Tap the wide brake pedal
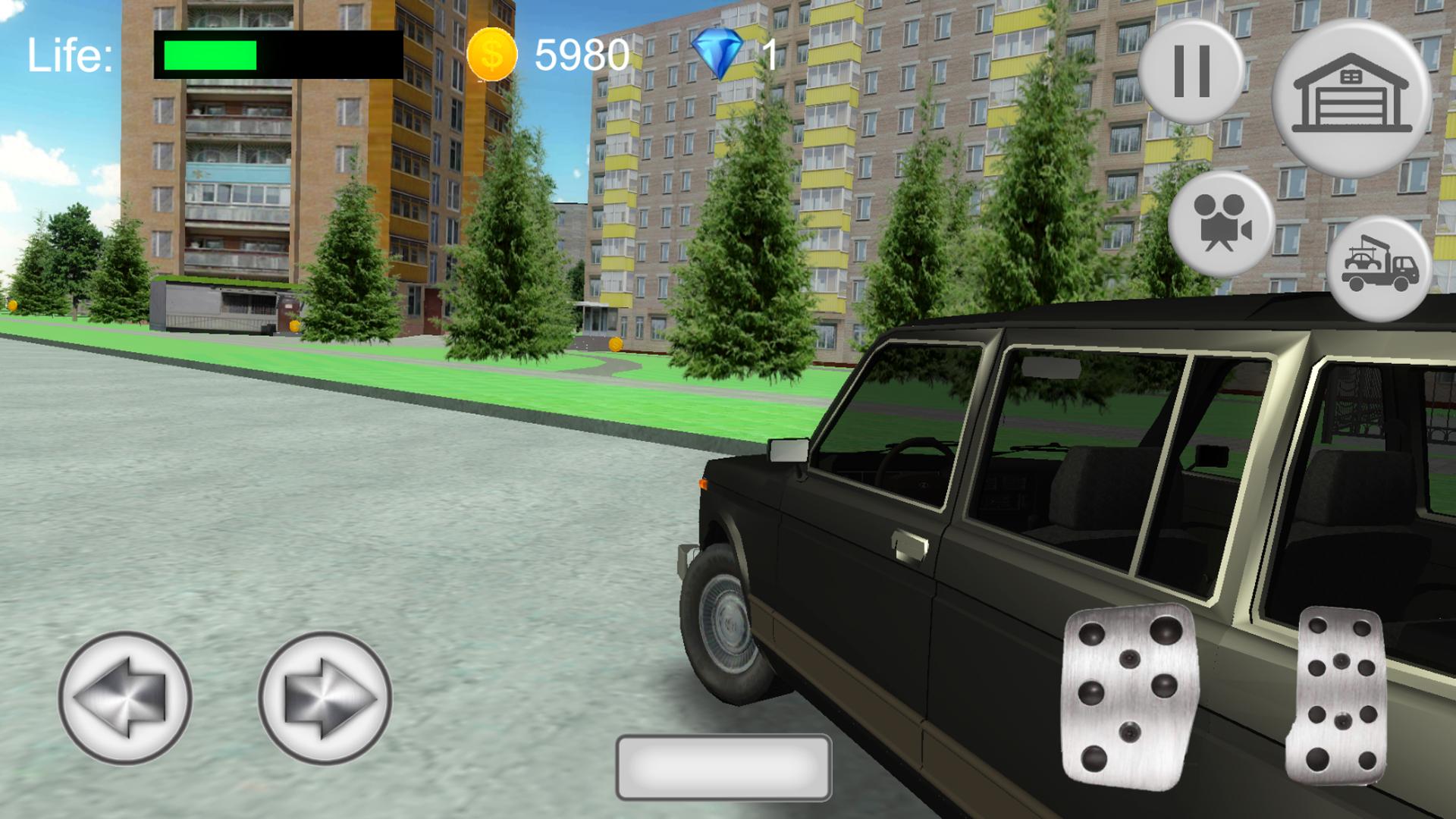Screen dimensions: 1456x819 pos(1130,692)
